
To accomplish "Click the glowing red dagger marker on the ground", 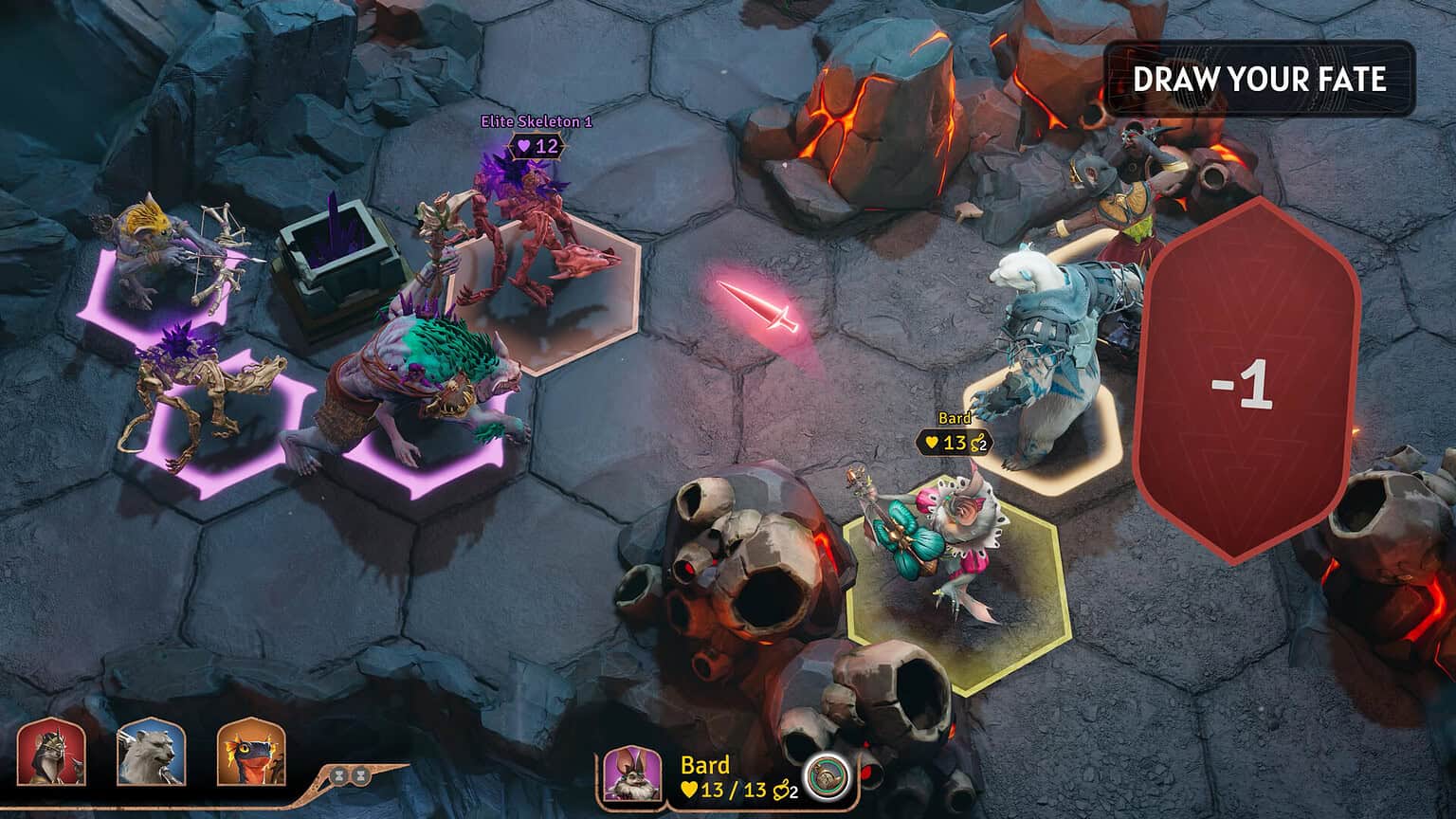I will click(x=758, y=303).
